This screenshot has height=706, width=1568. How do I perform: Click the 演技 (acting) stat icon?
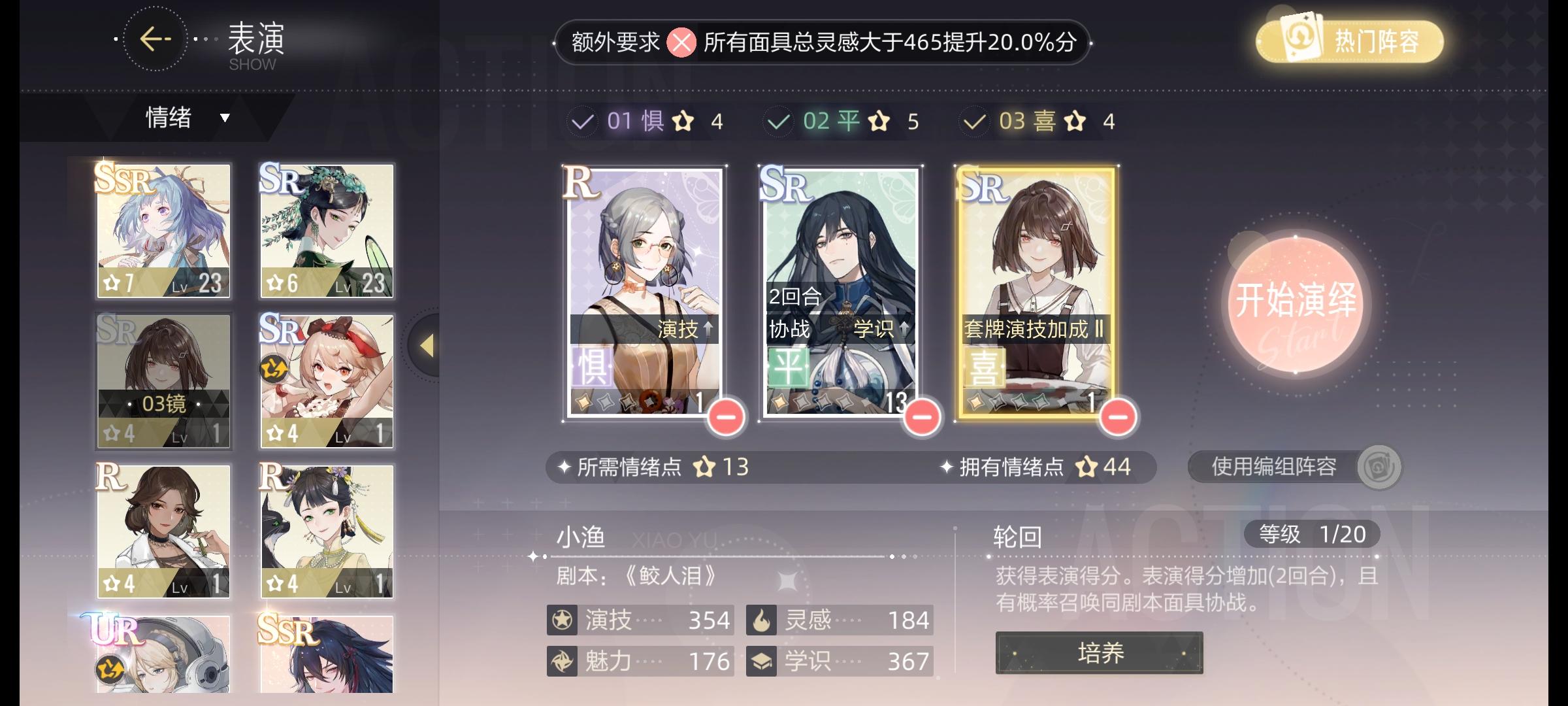[563, 620]
